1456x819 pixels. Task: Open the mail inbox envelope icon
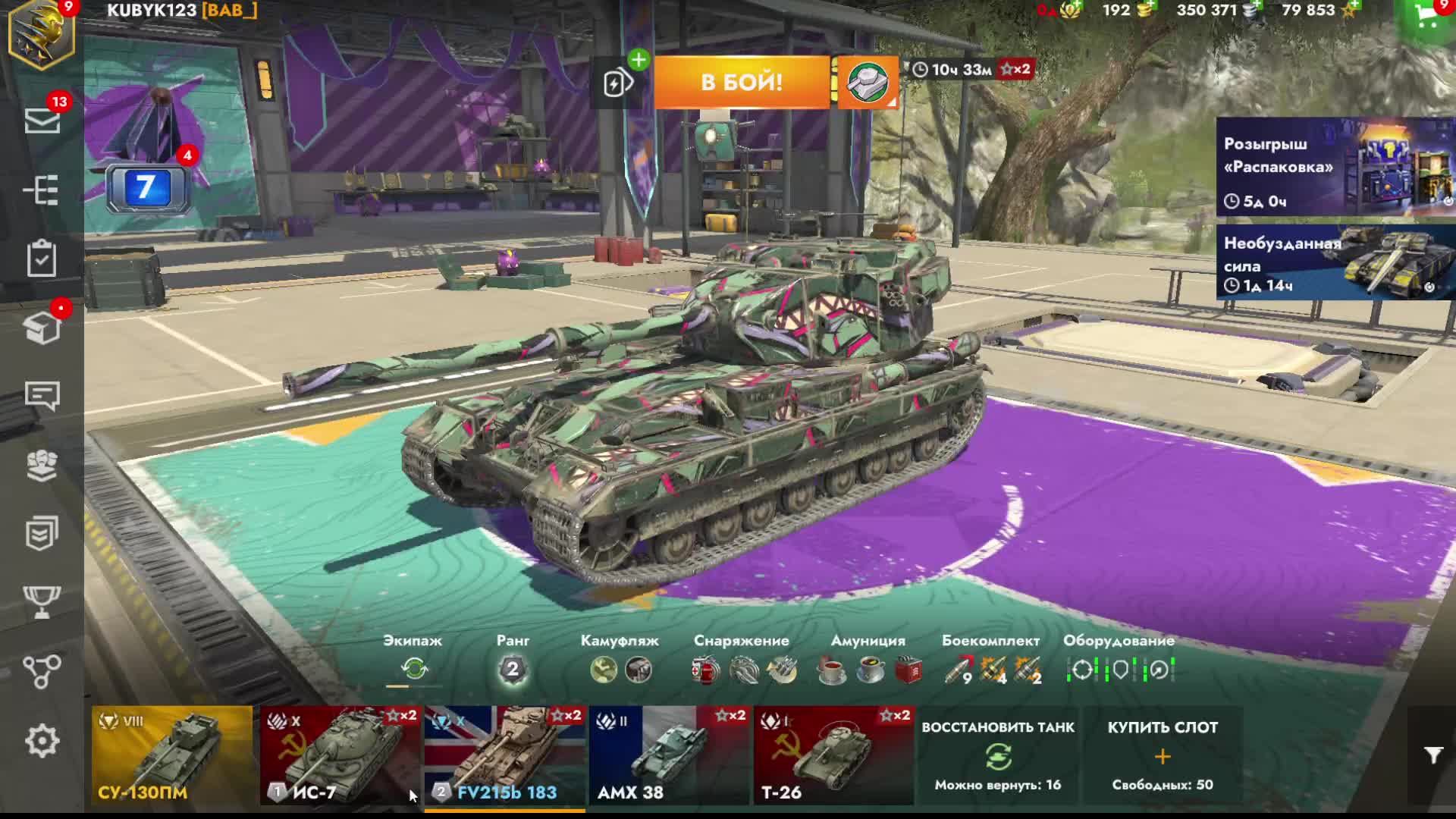coord(42,121)
